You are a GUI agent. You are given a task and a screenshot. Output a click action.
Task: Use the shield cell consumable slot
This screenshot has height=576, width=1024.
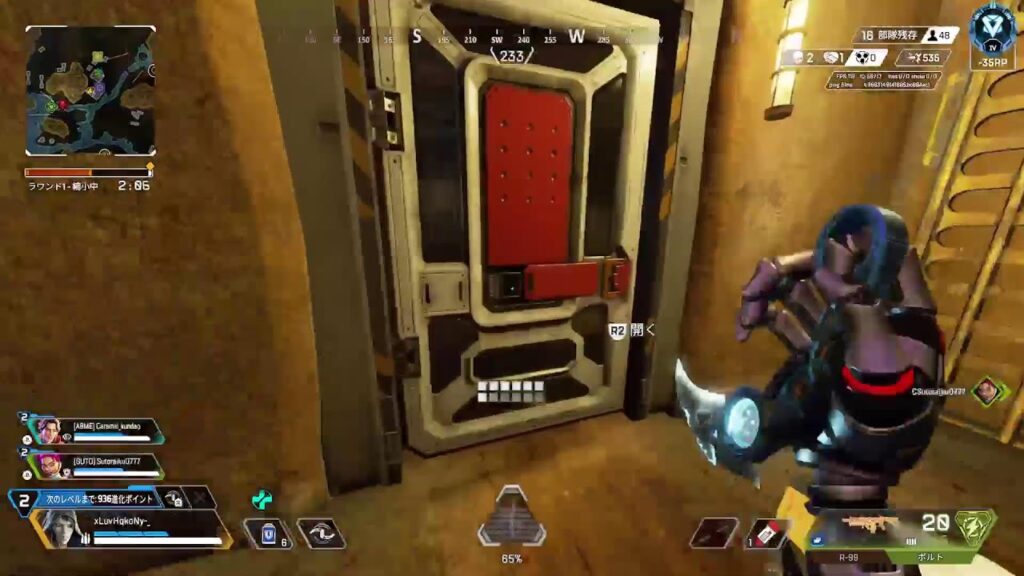tap(268, 534)
